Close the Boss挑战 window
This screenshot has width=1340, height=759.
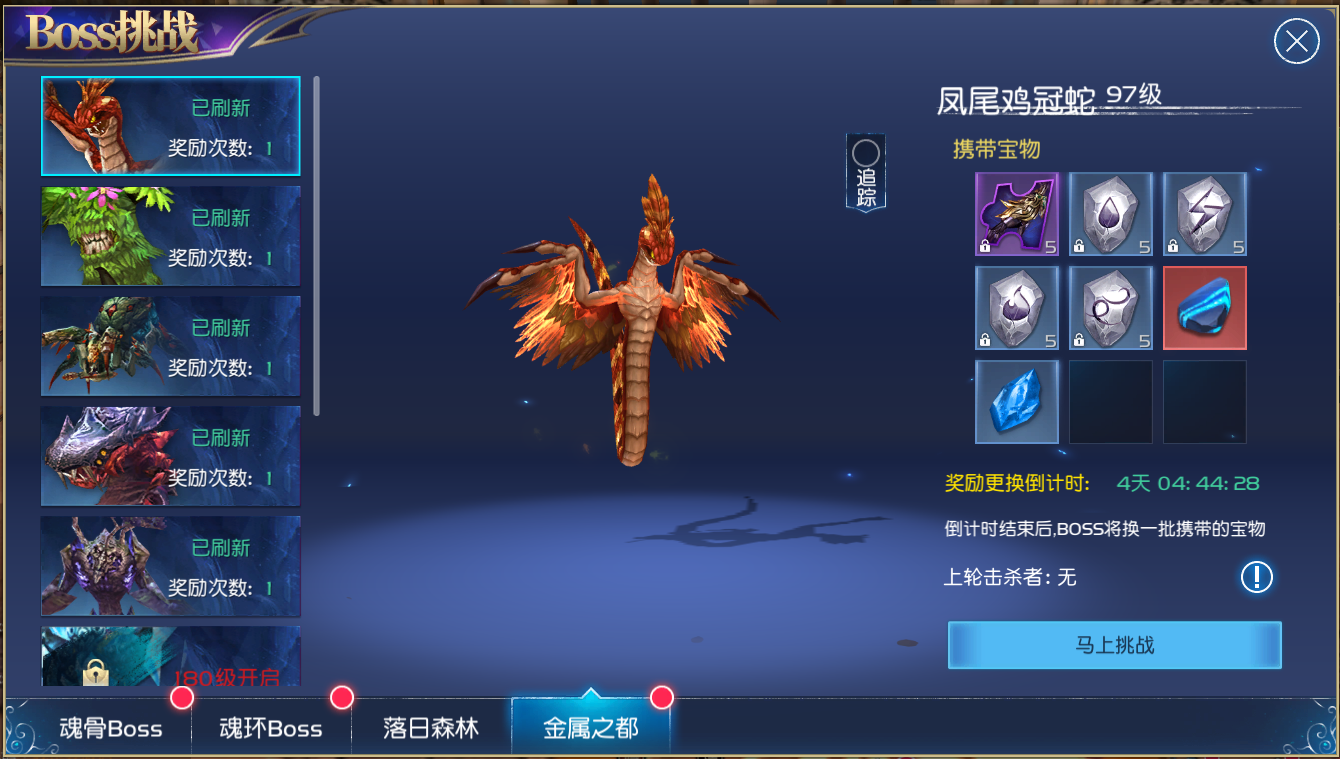(x=1296, y=42)
